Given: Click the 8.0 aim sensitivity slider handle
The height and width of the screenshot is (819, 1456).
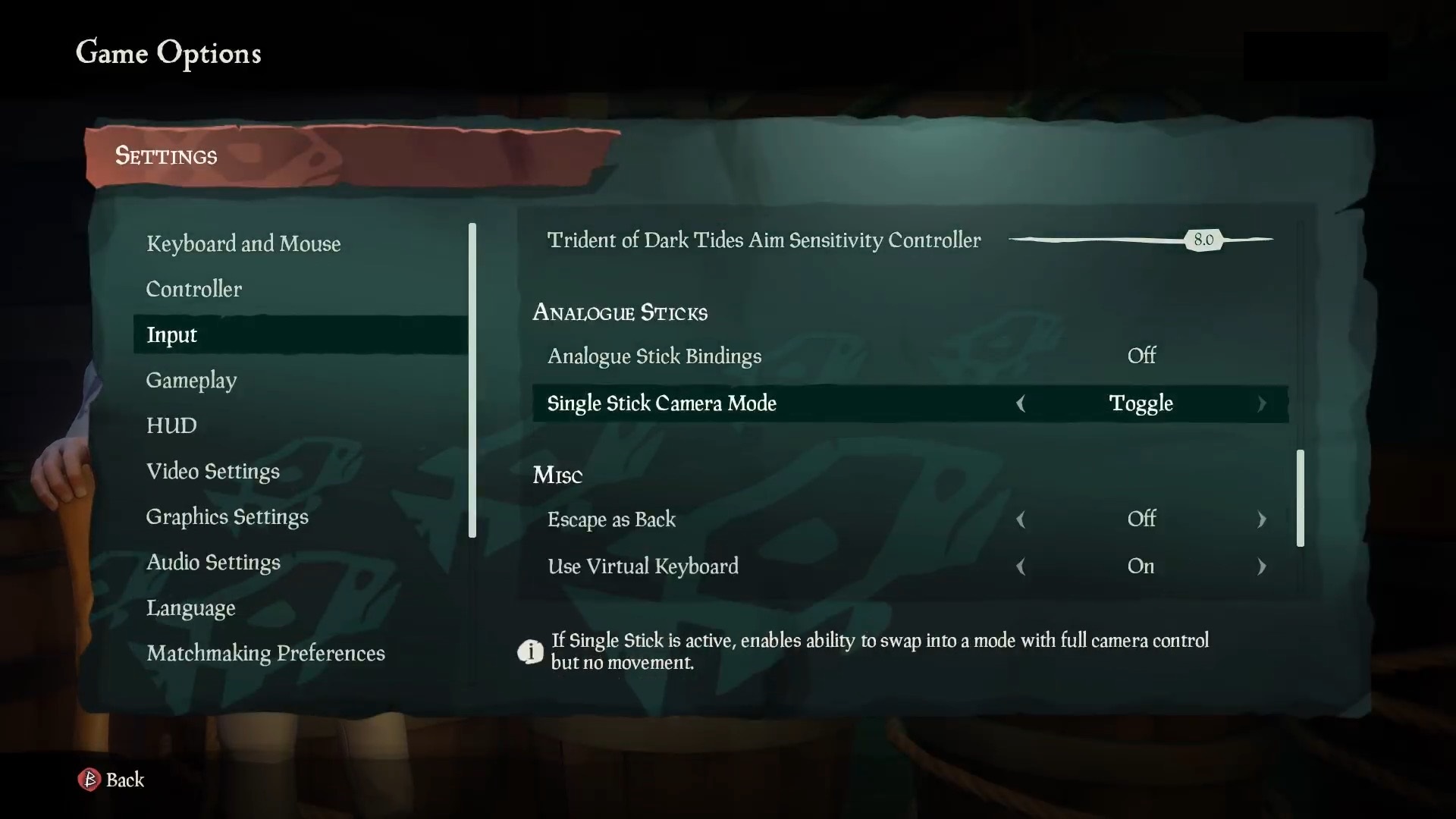Looking at the screenshot, I should pyautogui.click(x=1204, y=240).
